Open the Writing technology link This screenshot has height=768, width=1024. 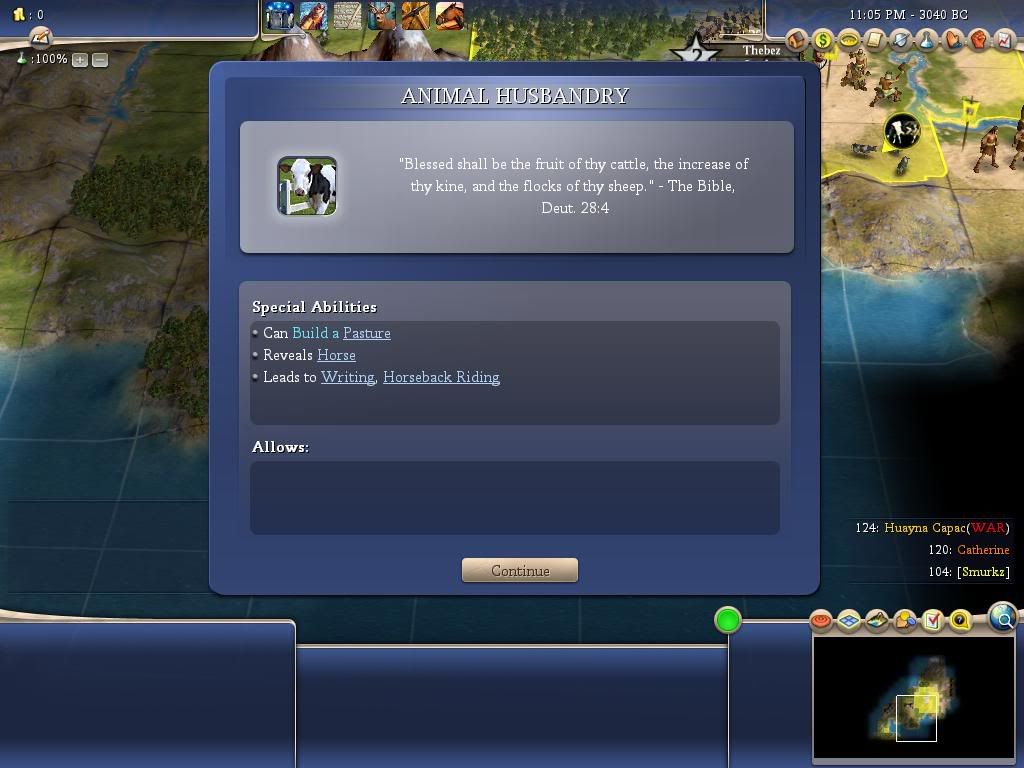tap(347, 377)
